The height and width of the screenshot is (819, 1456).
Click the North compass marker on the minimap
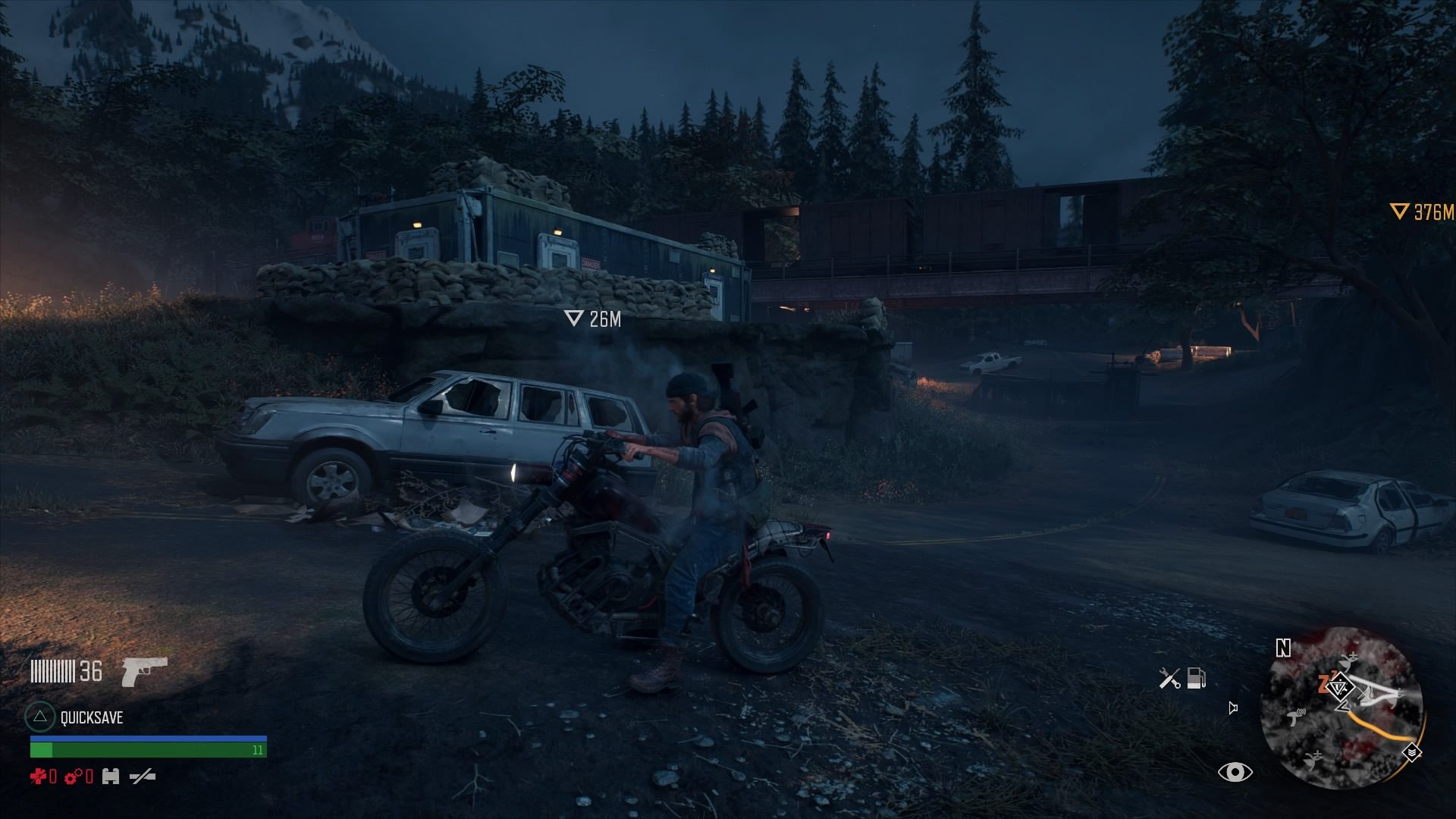(1282, 649)
